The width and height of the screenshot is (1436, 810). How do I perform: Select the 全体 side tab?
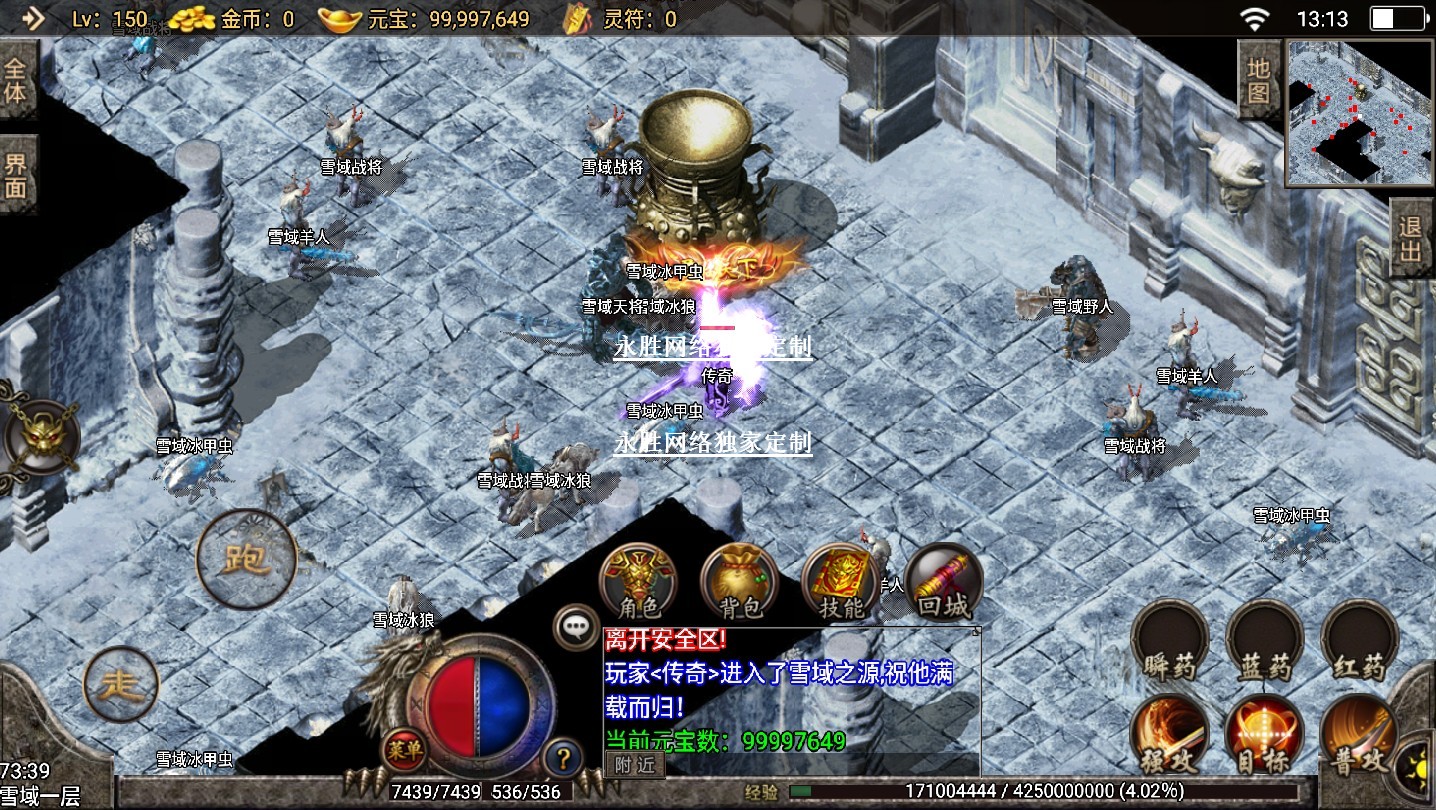coord(17,80)
